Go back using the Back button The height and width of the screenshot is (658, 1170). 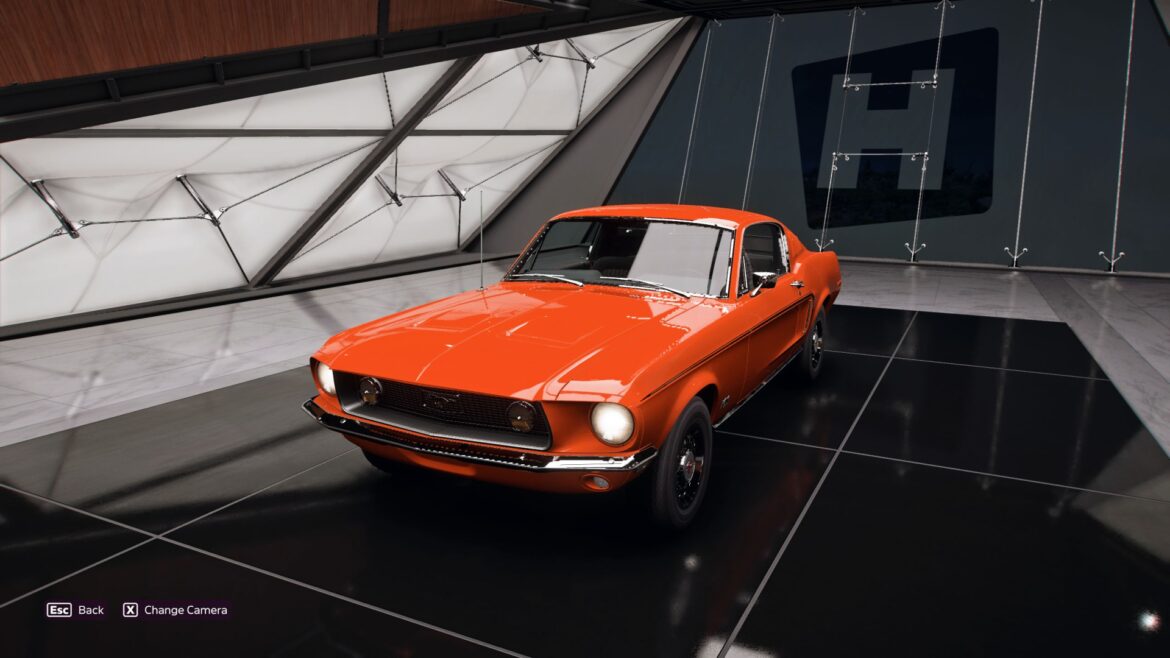click(x=76, y=610)
